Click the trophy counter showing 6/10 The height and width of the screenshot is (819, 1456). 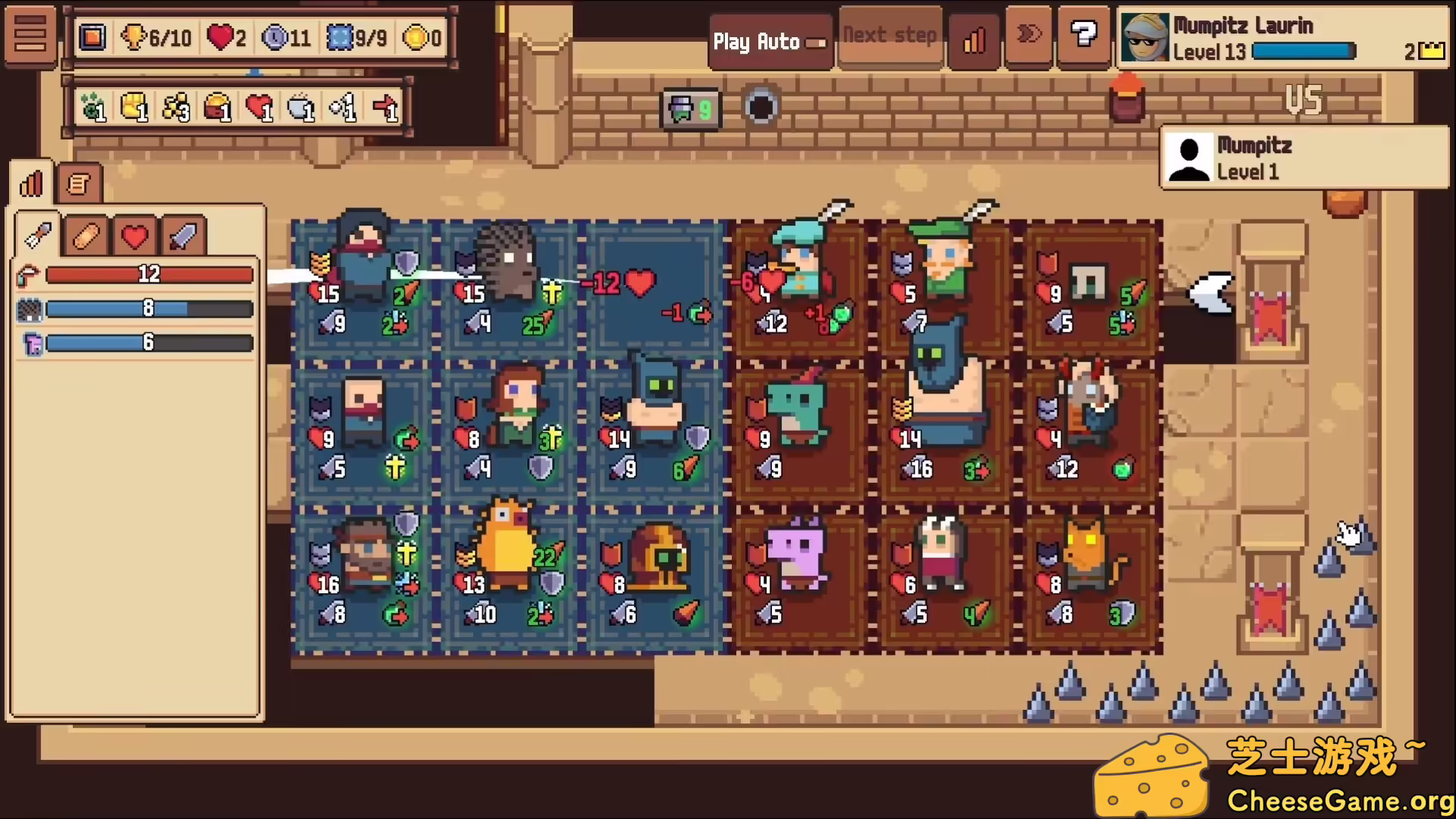tap(156, 37)
